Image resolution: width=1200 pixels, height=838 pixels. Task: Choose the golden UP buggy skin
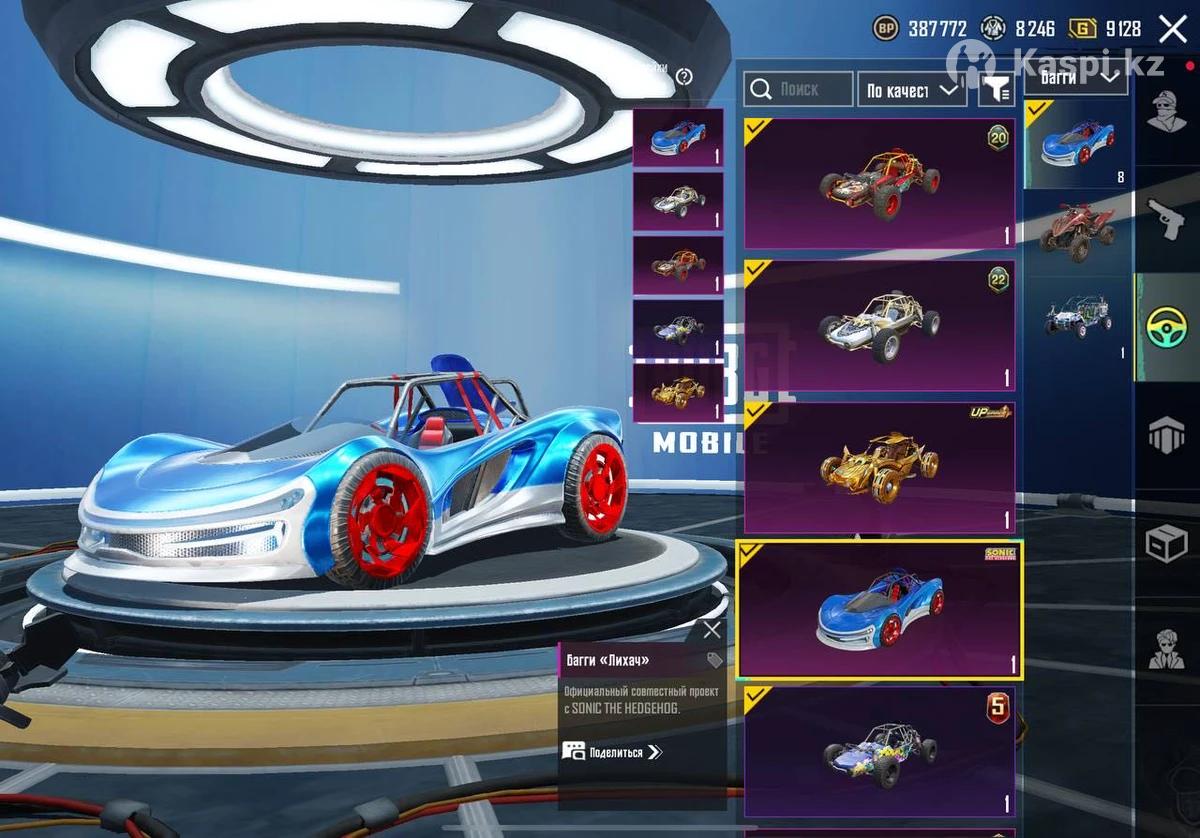click(x=879, y=467)
